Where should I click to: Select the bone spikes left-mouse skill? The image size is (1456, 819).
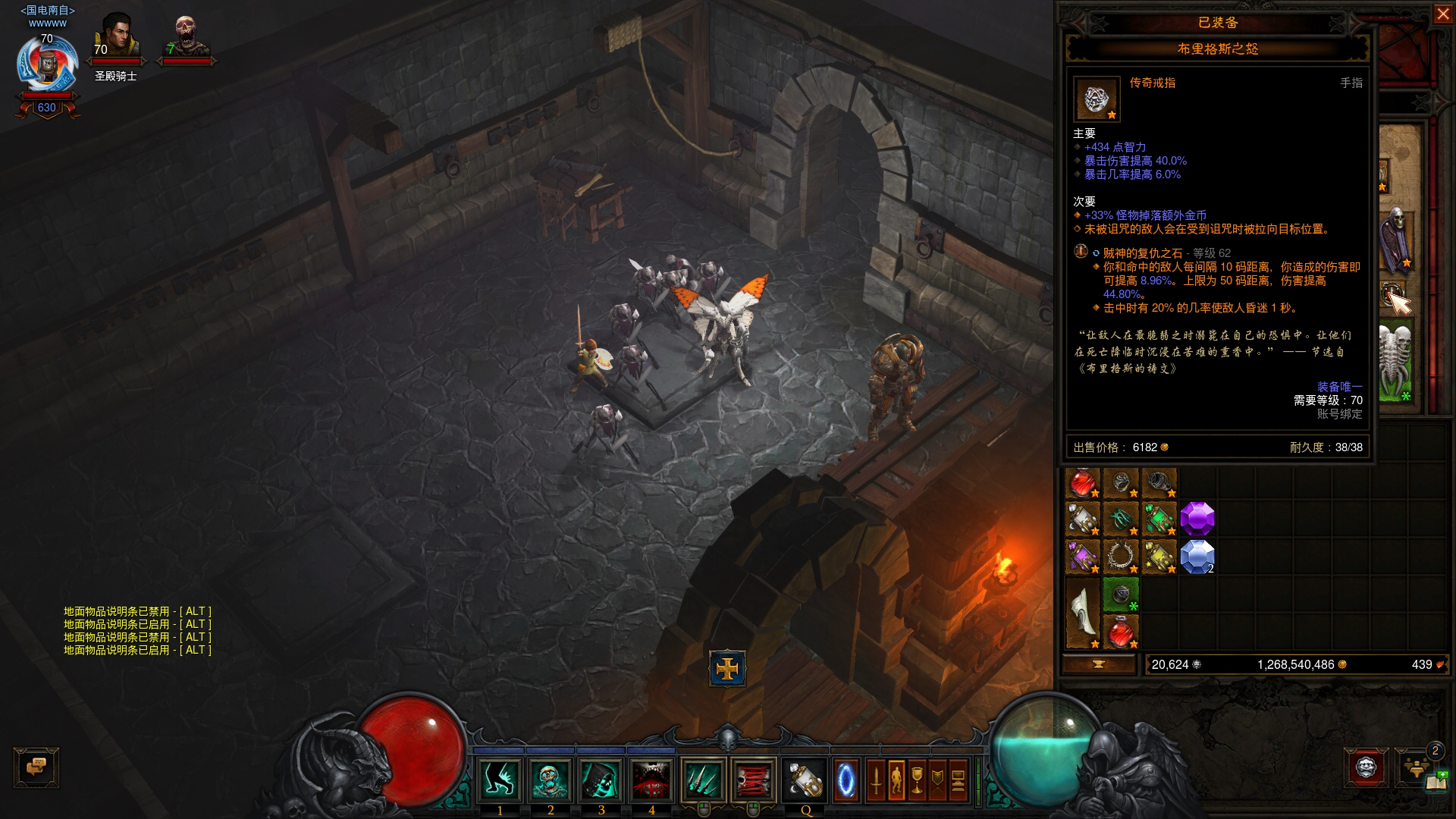coord(703,780)
